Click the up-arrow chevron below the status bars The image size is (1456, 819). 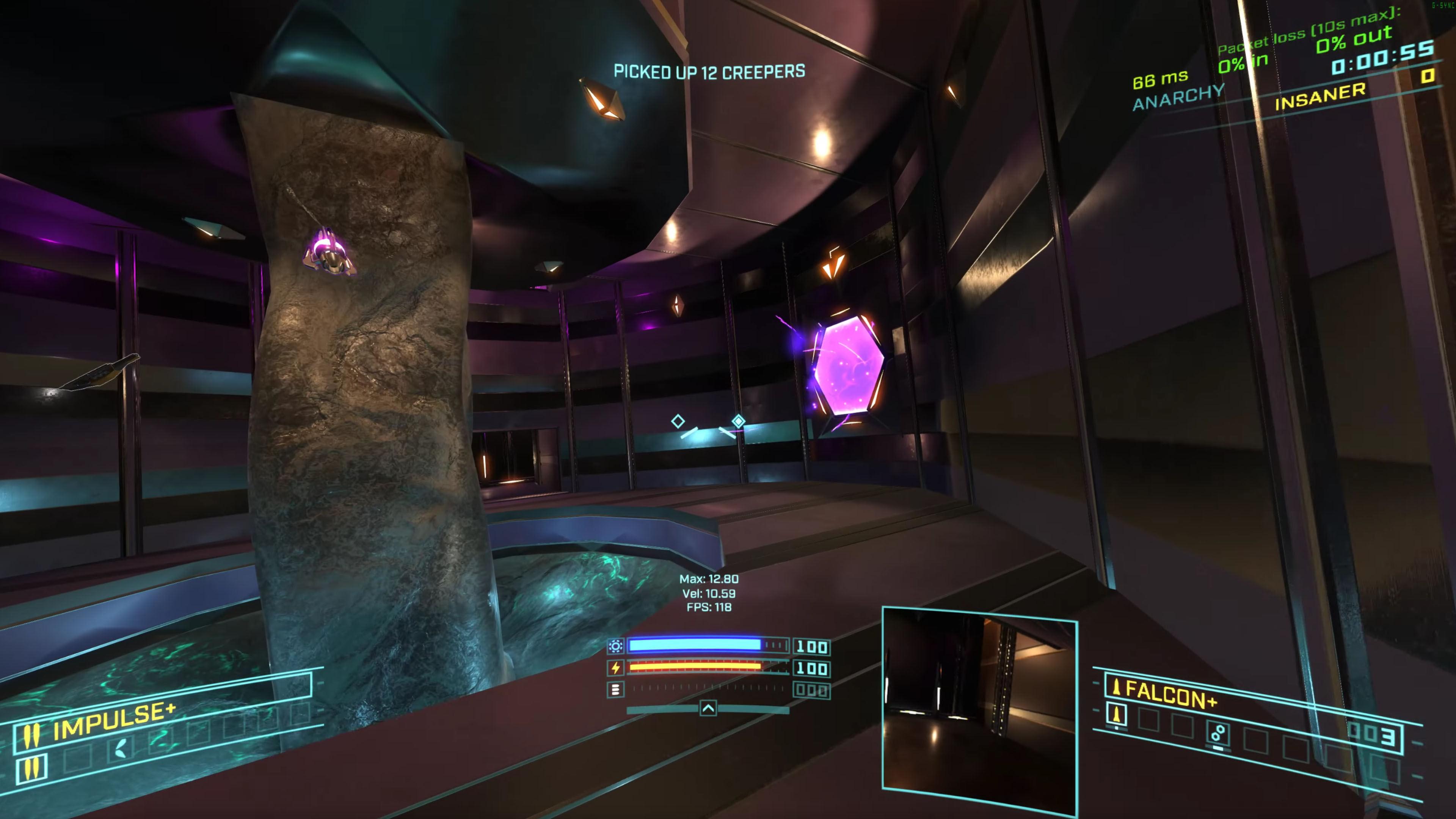pyautogui.click(x=708, y=708)
